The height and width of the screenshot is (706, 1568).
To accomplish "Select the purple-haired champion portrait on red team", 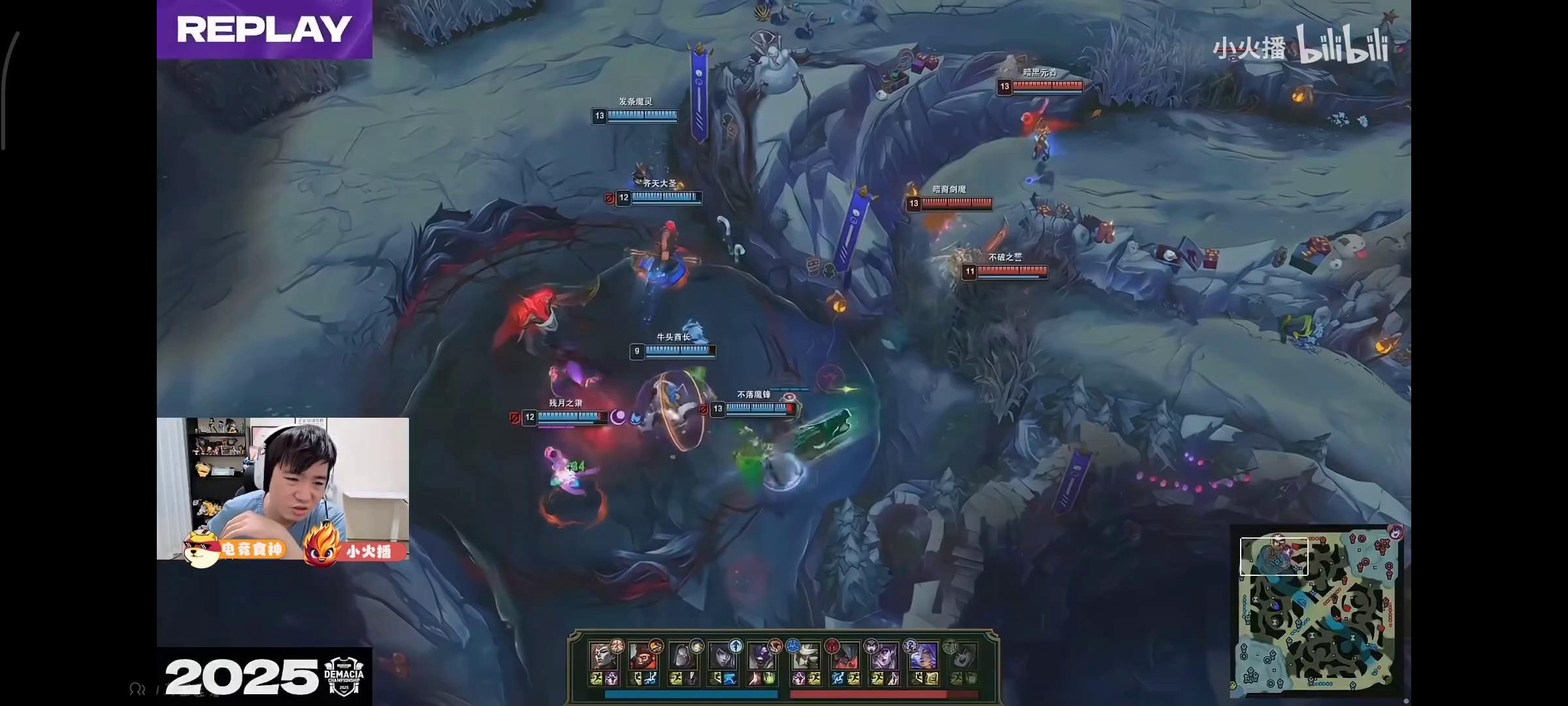I will [923, 656].
